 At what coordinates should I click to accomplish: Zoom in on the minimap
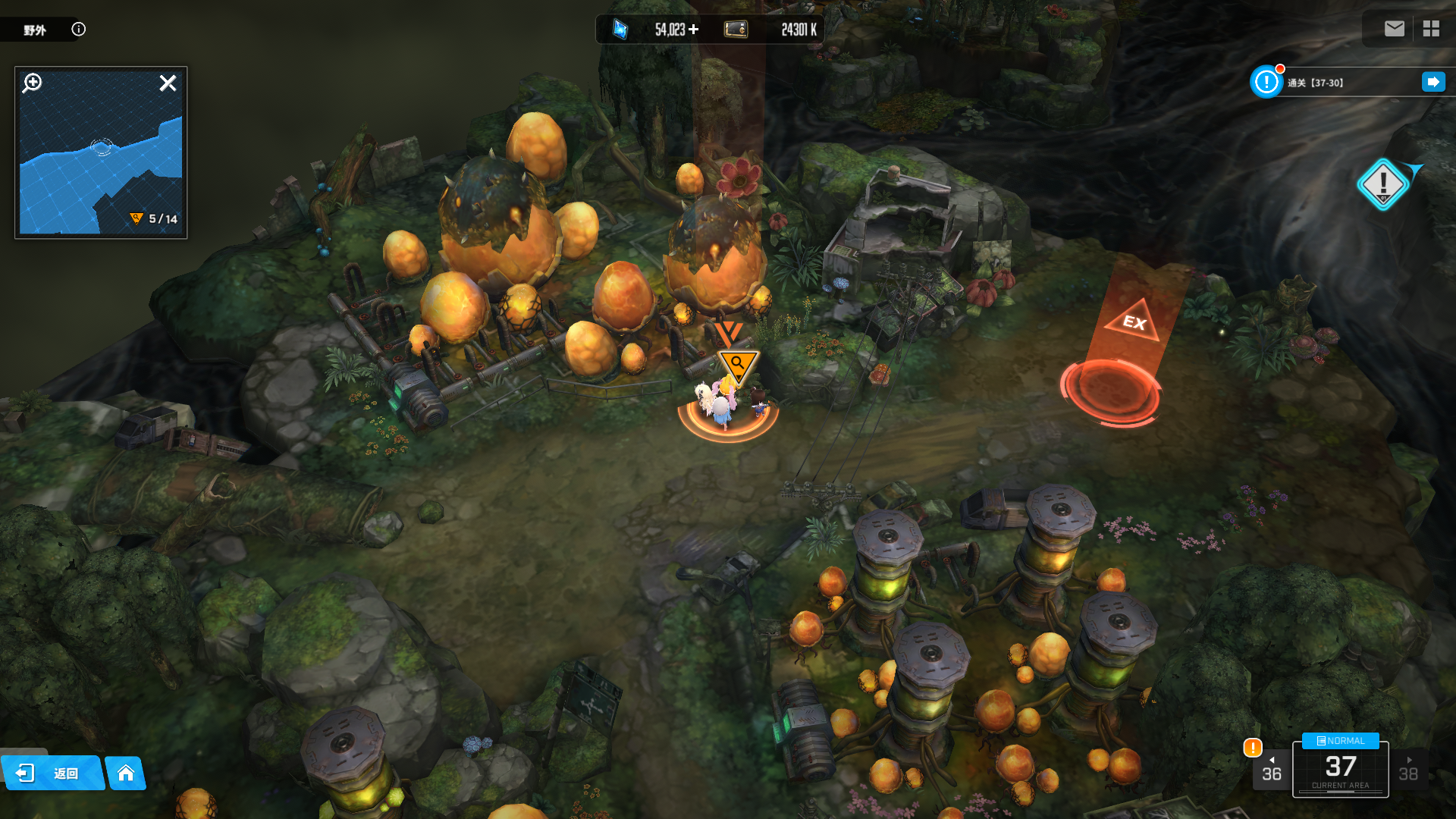point(32,83)
